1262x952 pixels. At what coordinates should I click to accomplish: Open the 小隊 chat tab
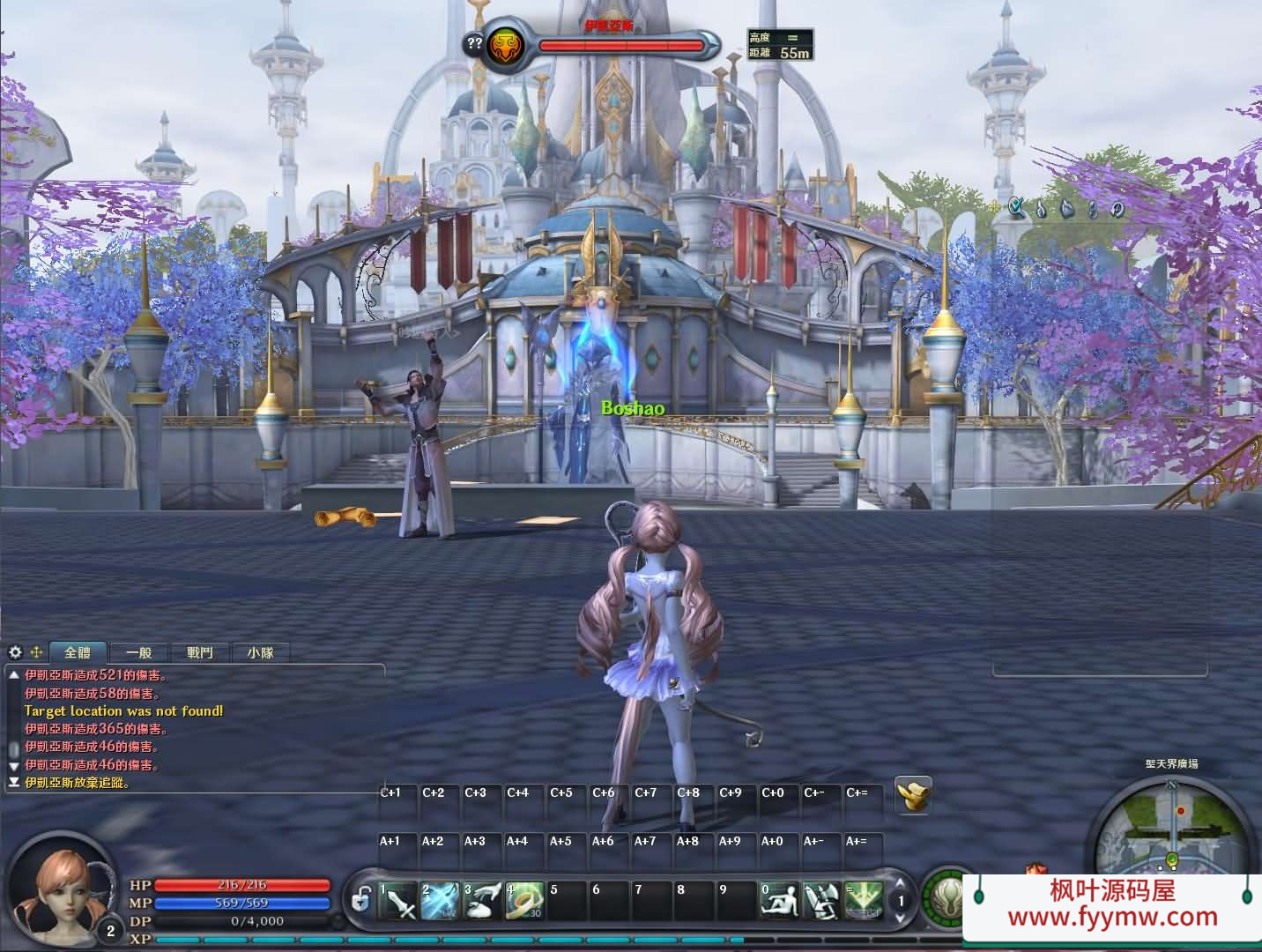262,652
